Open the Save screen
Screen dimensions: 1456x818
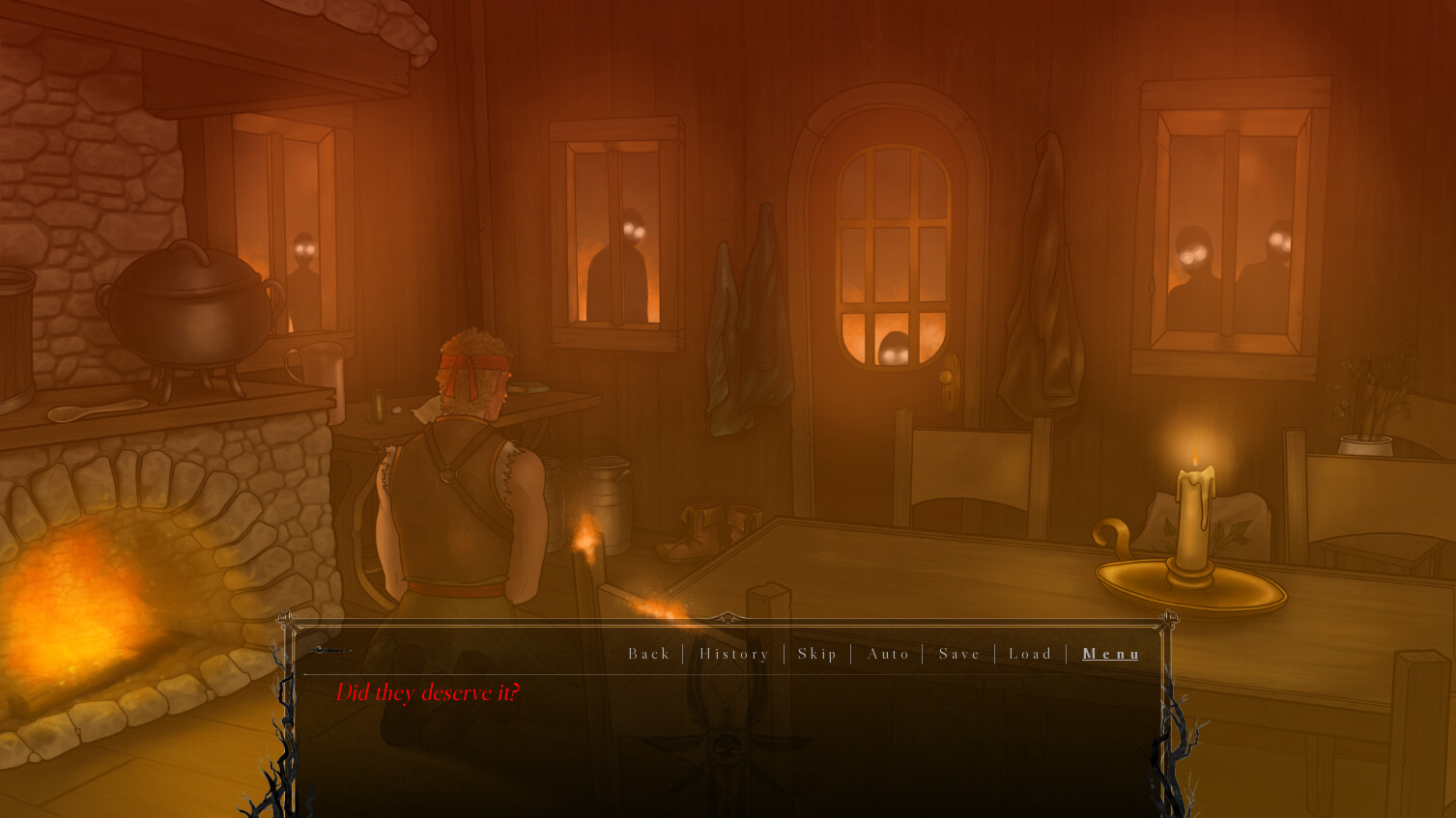[958, 654]
